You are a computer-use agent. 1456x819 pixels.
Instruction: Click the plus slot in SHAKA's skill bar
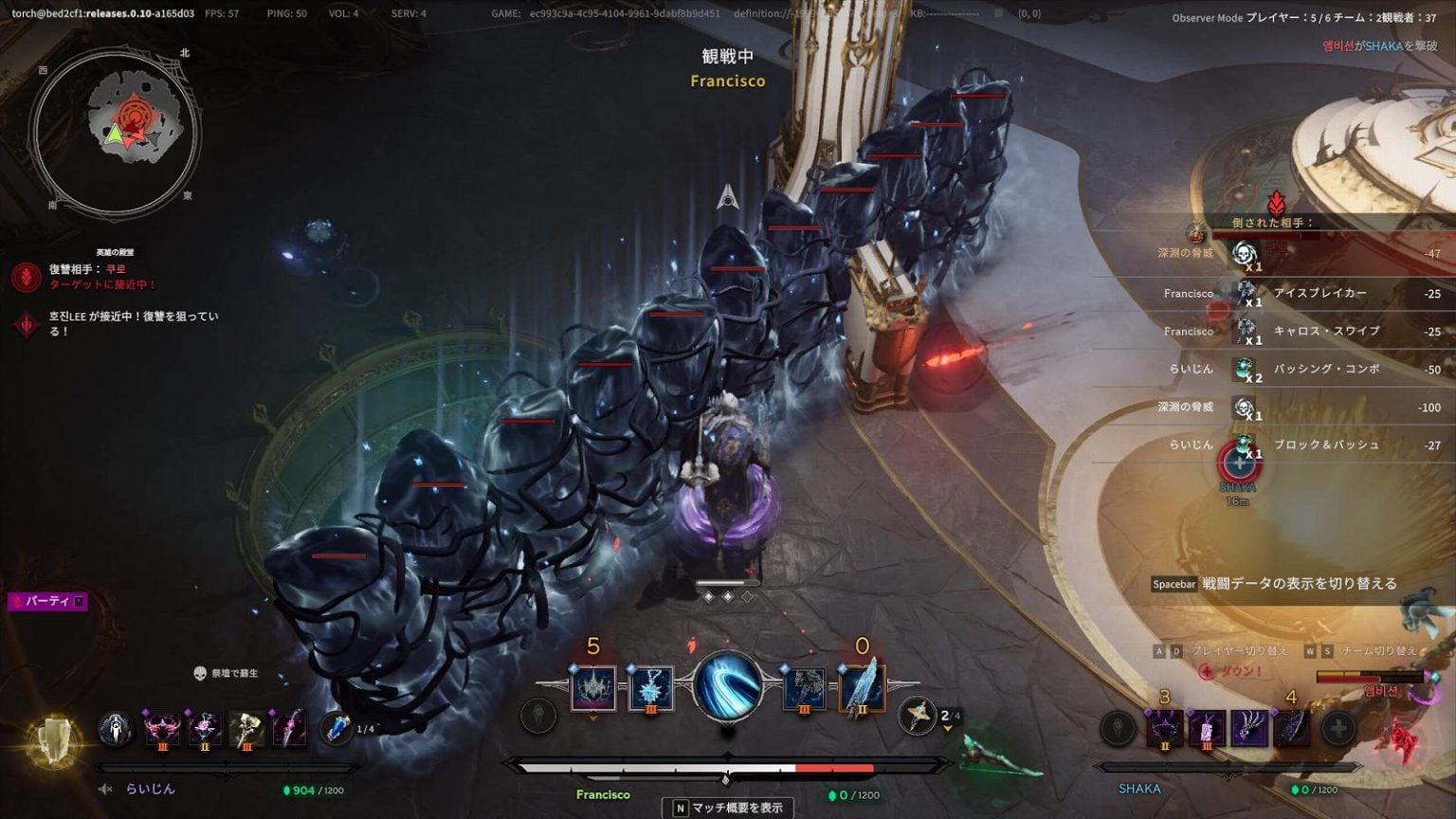pos(1338,729)
